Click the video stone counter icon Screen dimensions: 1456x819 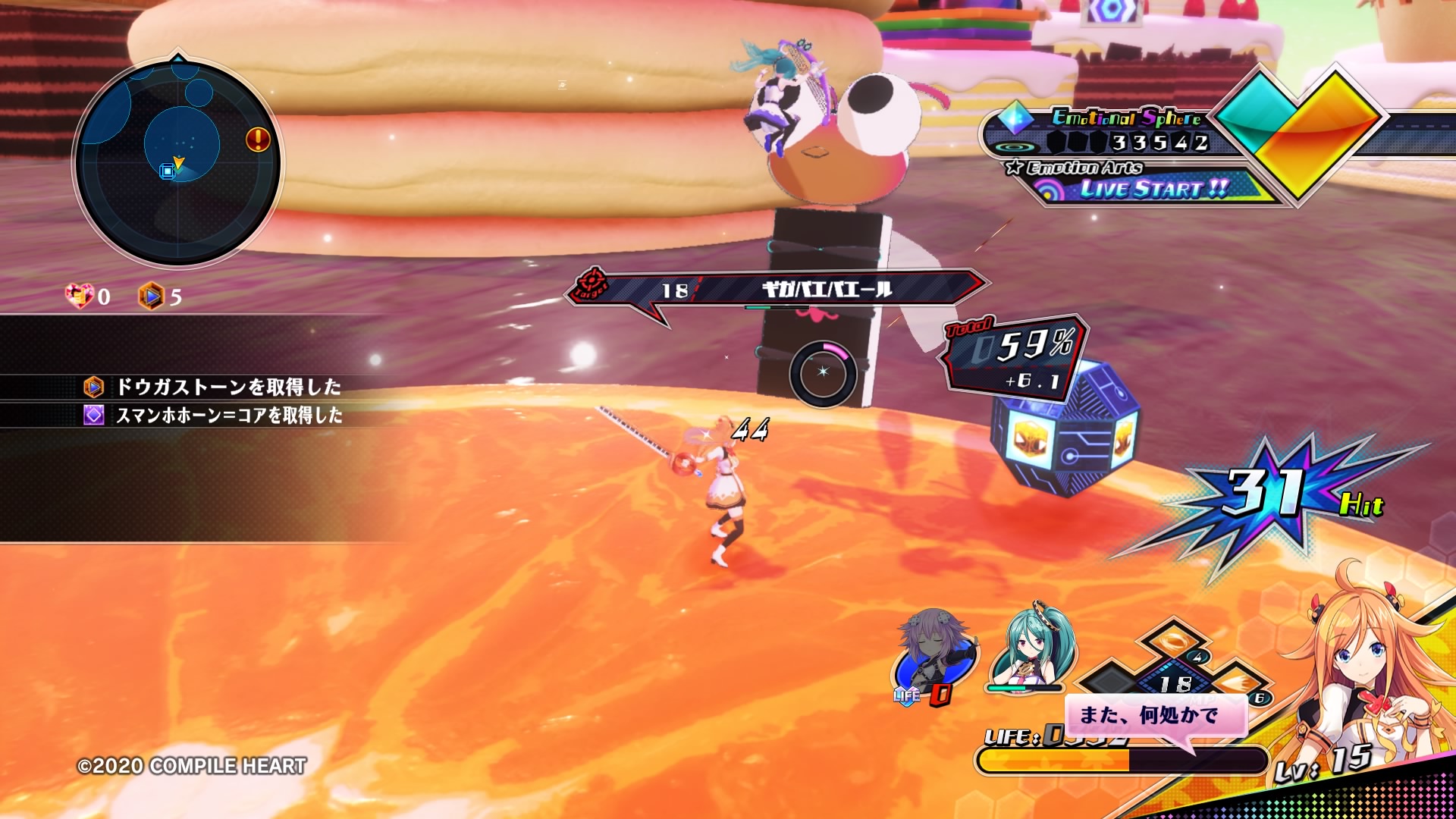point(151,296)
